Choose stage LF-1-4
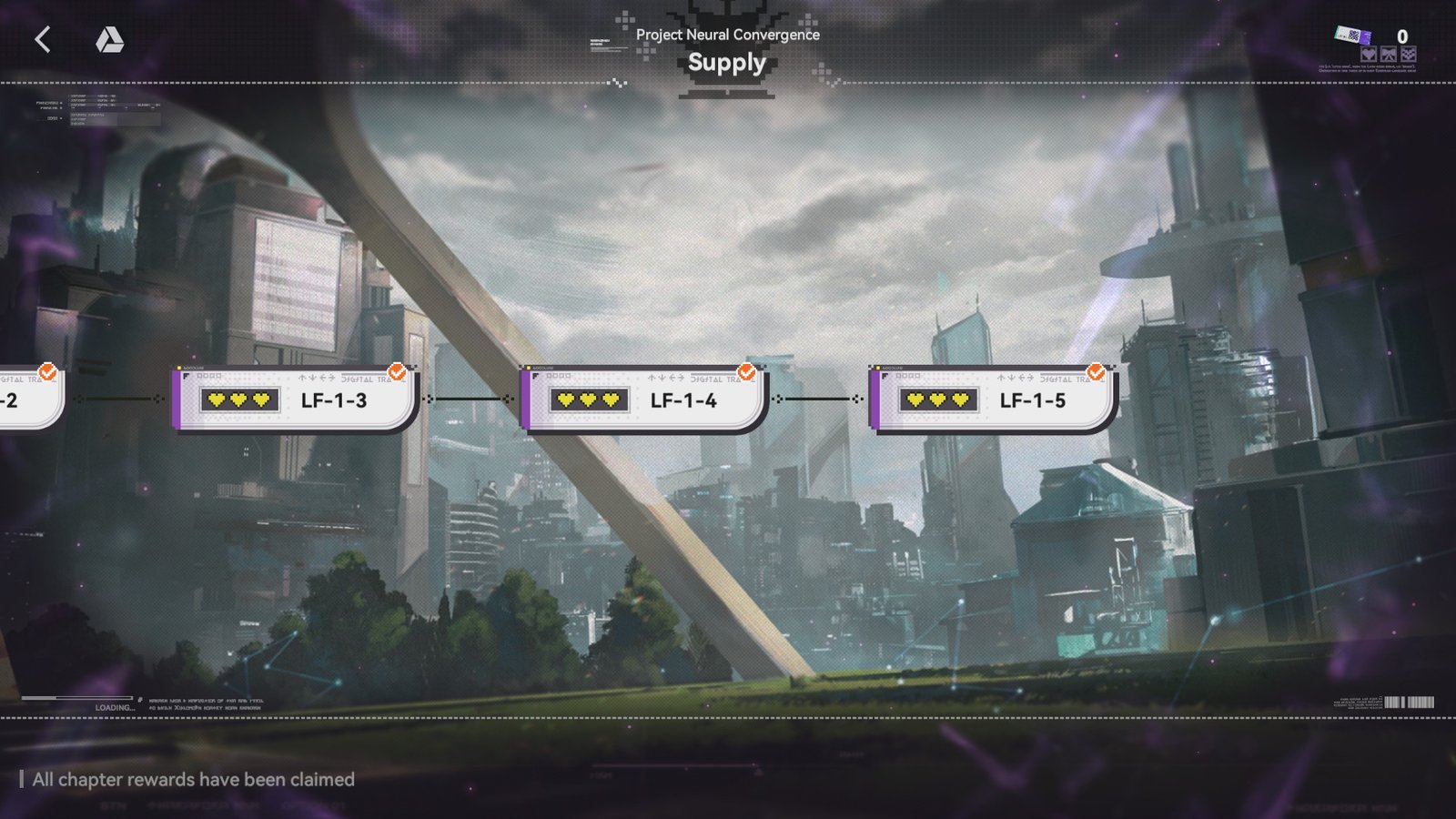This screenshot has height=819, width=1456. (x=644, y=399)
